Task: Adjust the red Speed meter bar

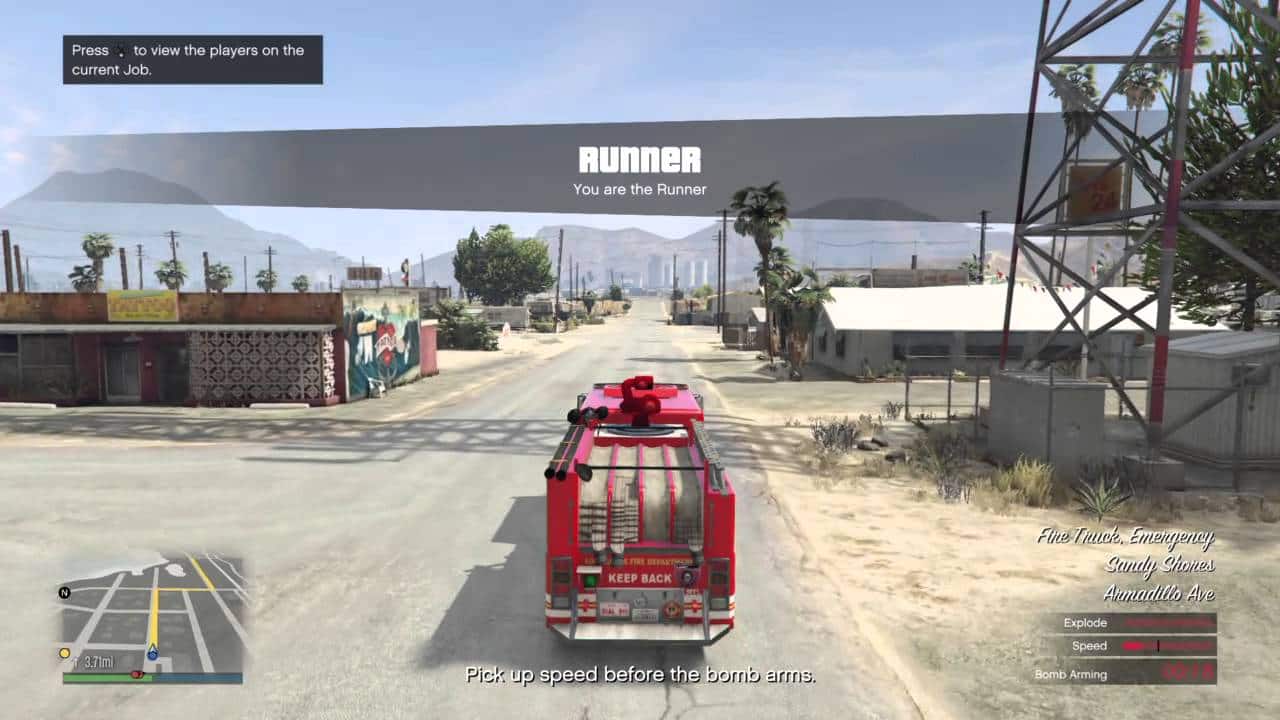Action: coord(1170,646)
